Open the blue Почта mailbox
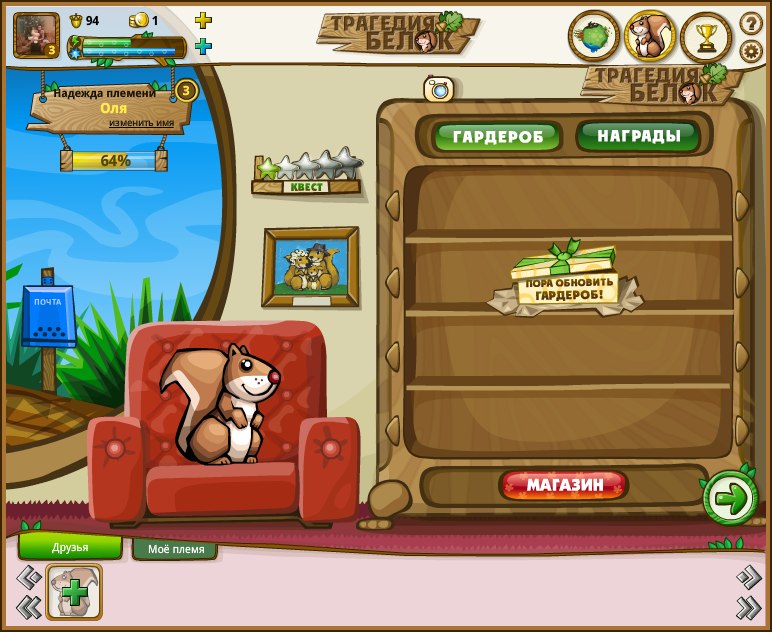772x632 pixels. click(x=48, y=315)
